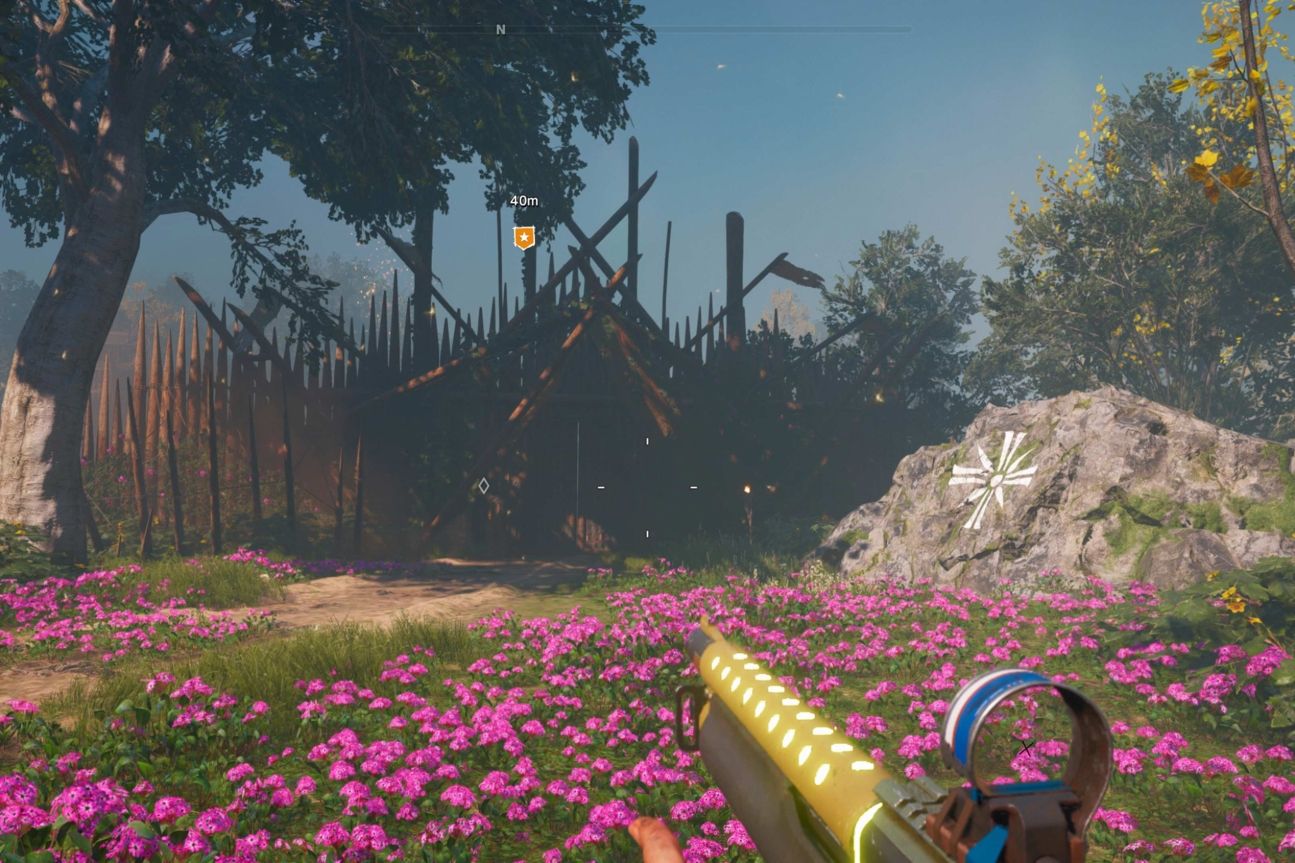Toggle the bottom crosshair tick mark

pyautogui.click(x=647, y=534)
